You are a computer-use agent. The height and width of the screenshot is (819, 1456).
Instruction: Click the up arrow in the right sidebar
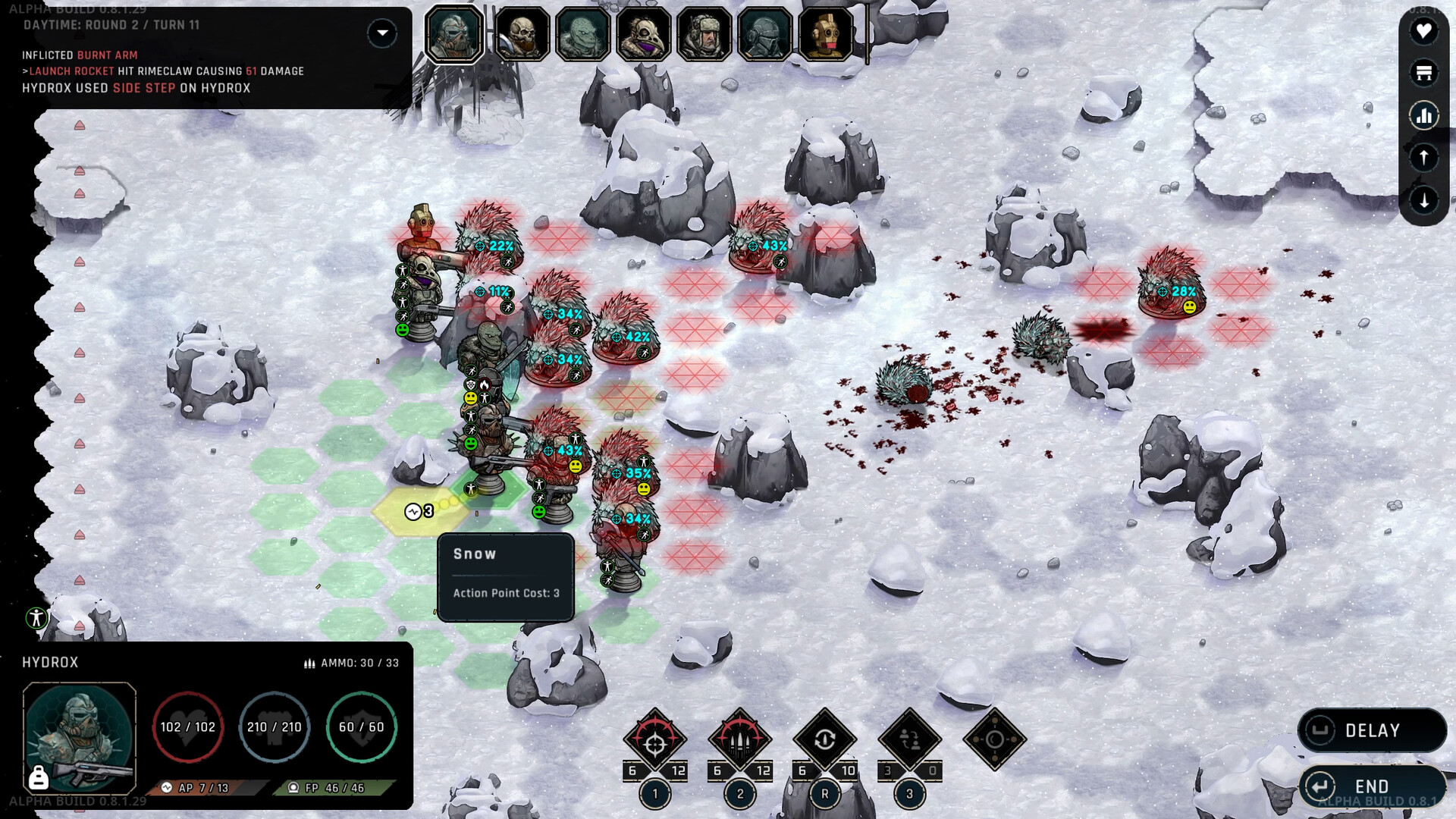point(1424,158)
